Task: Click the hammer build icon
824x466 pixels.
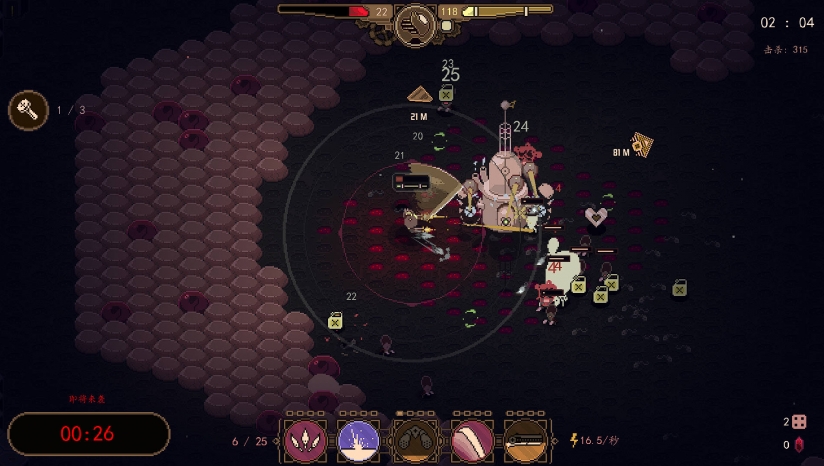Action: point(28,110)
